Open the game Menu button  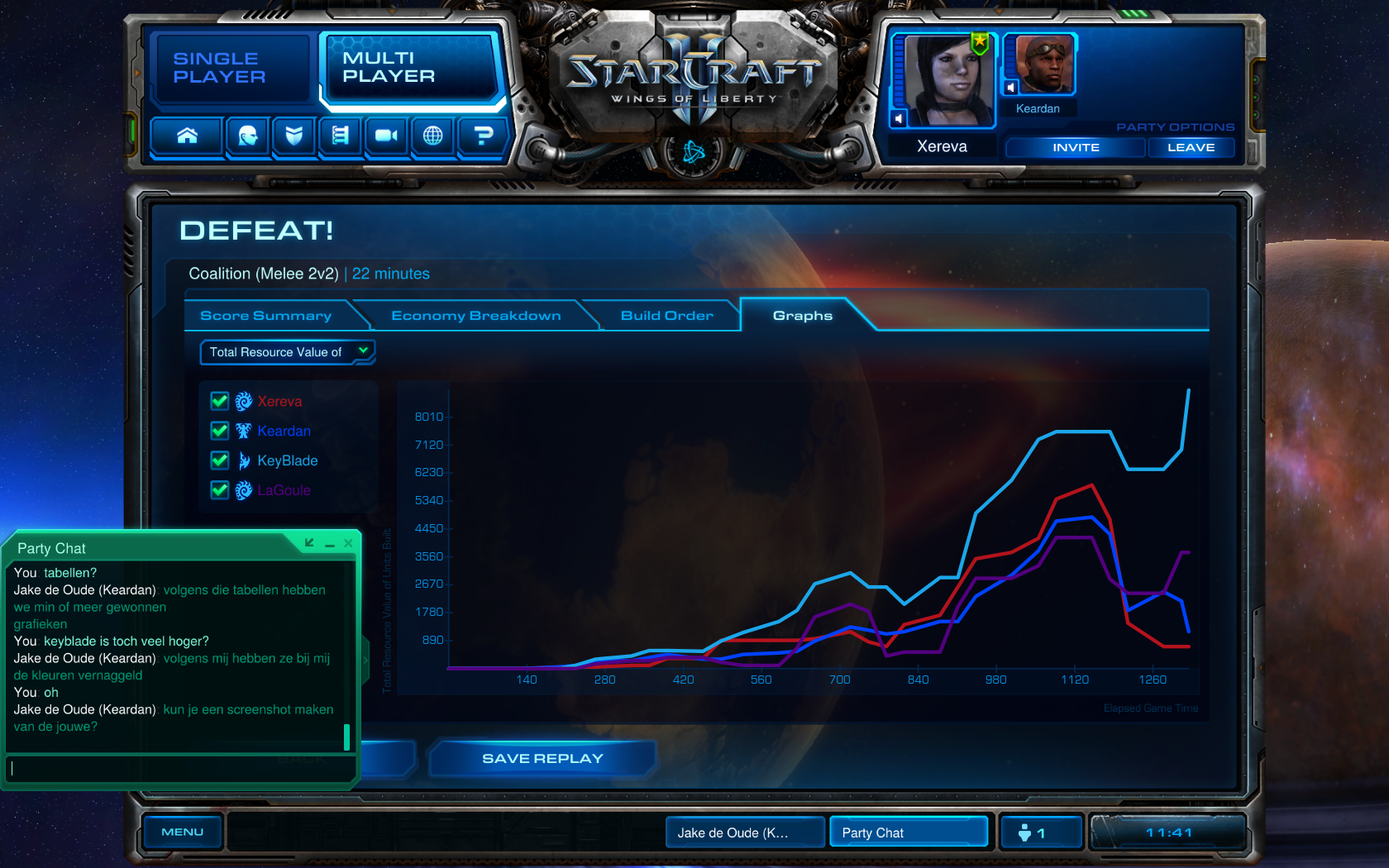[x=182, y=832]
